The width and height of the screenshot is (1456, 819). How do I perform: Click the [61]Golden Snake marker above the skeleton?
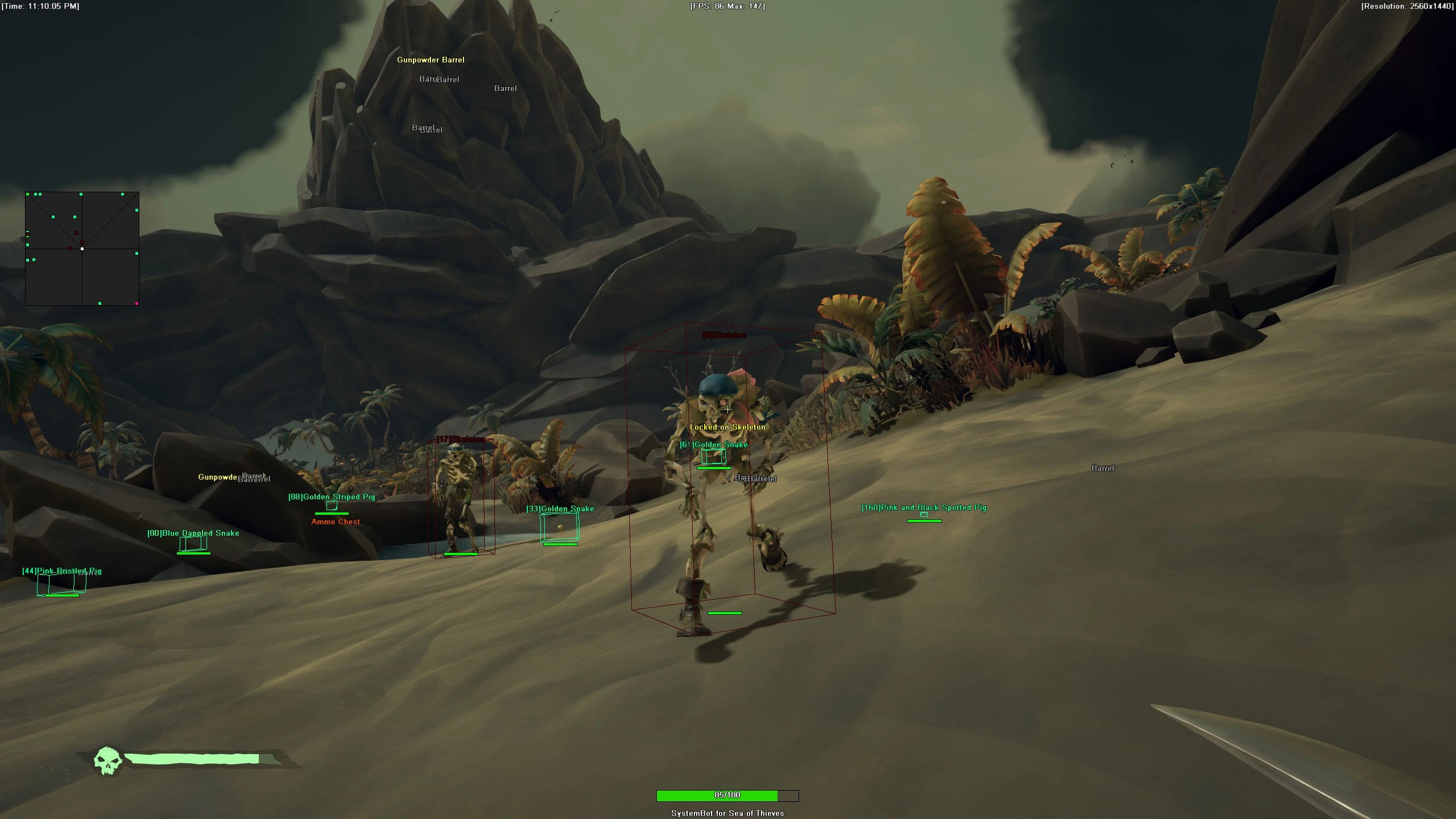713,445
